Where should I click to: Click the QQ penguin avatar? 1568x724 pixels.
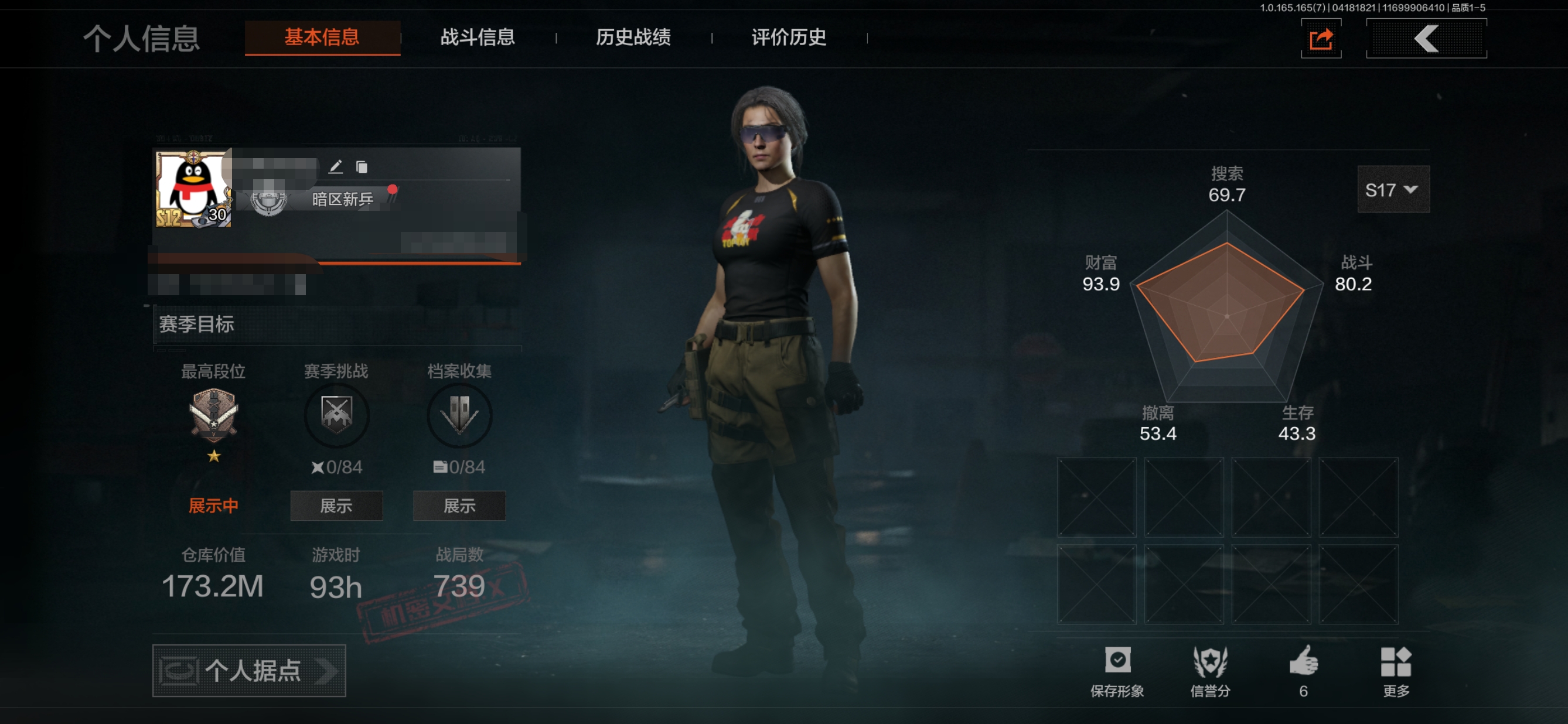pyautogui.click(x=193, y=189)
